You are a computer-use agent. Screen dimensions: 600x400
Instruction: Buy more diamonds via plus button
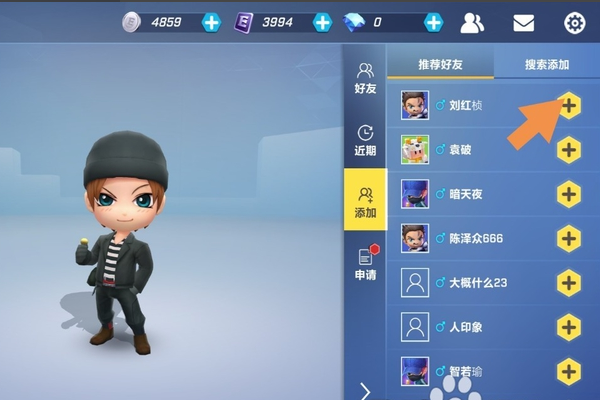(433, 22)
